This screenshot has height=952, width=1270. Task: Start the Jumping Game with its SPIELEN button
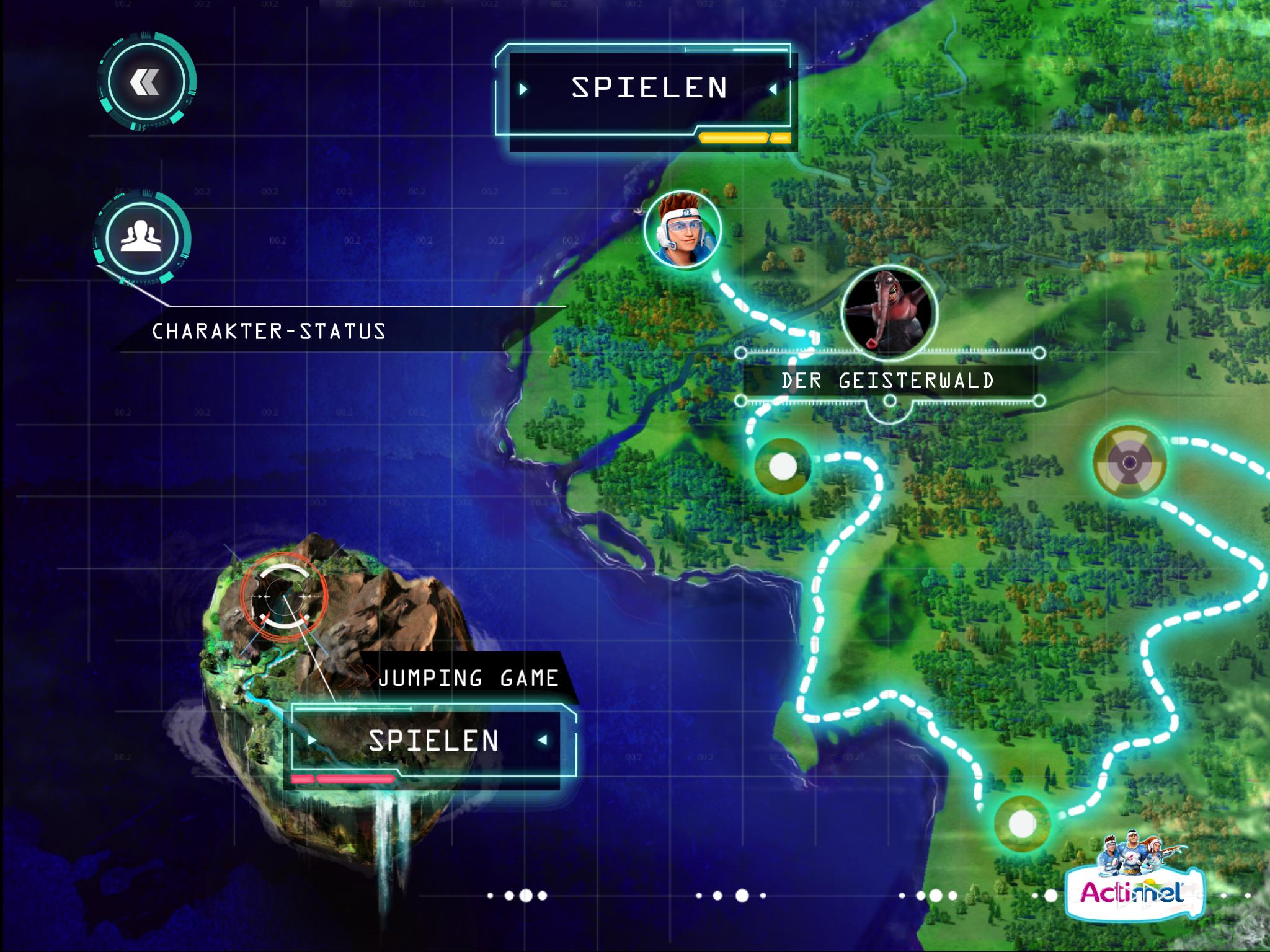432,741
